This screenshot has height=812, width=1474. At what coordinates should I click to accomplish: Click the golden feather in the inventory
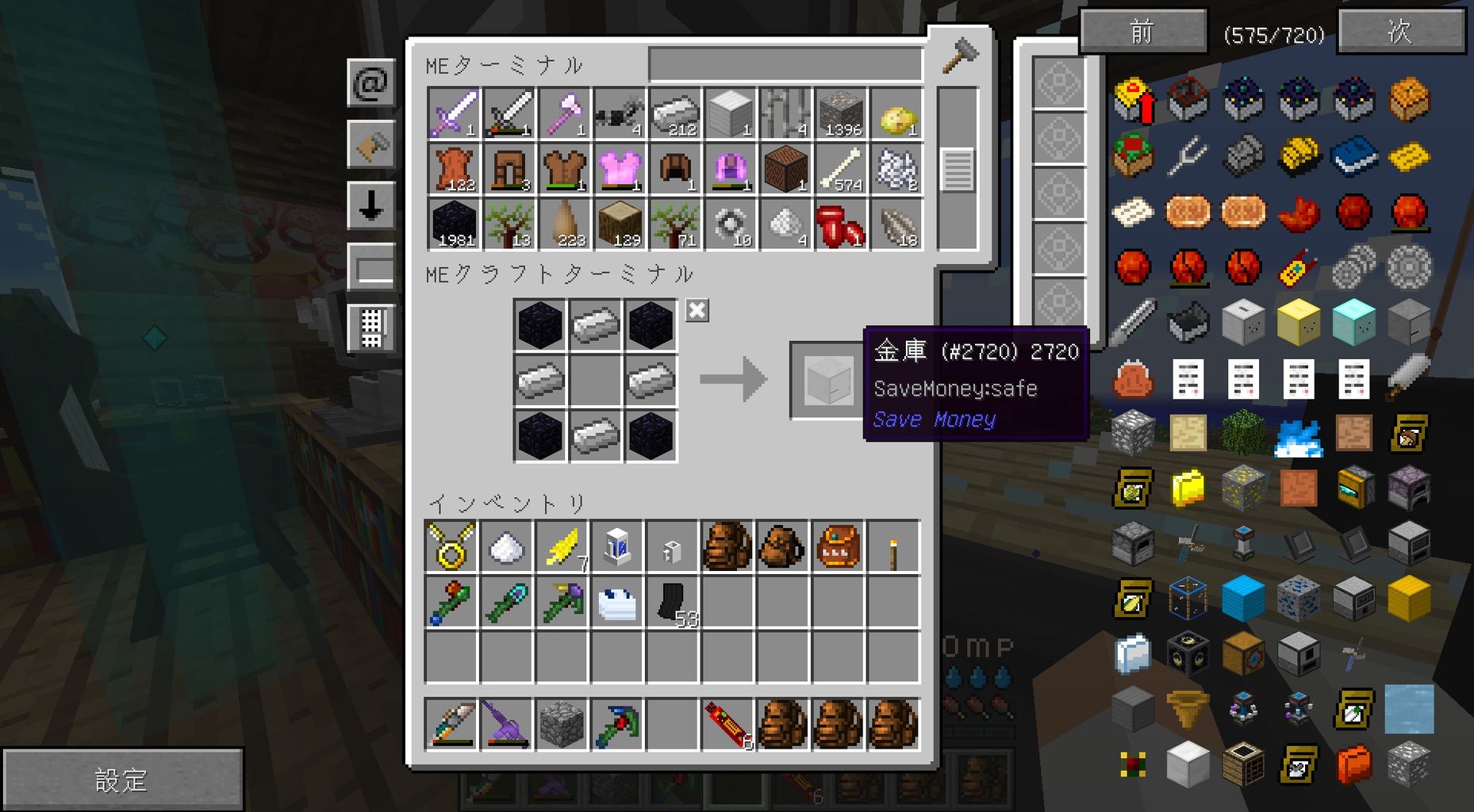point(561,547)
